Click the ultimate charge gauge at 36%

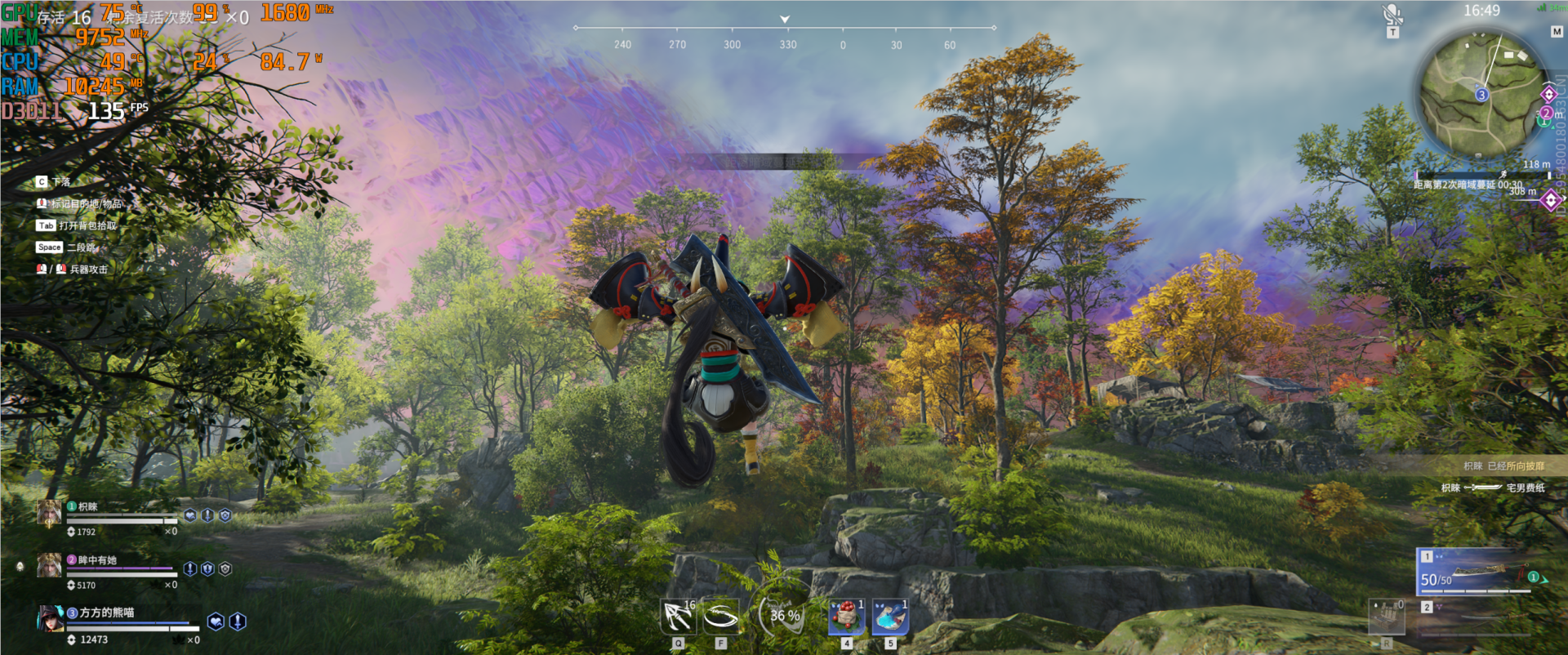[784, 616]
